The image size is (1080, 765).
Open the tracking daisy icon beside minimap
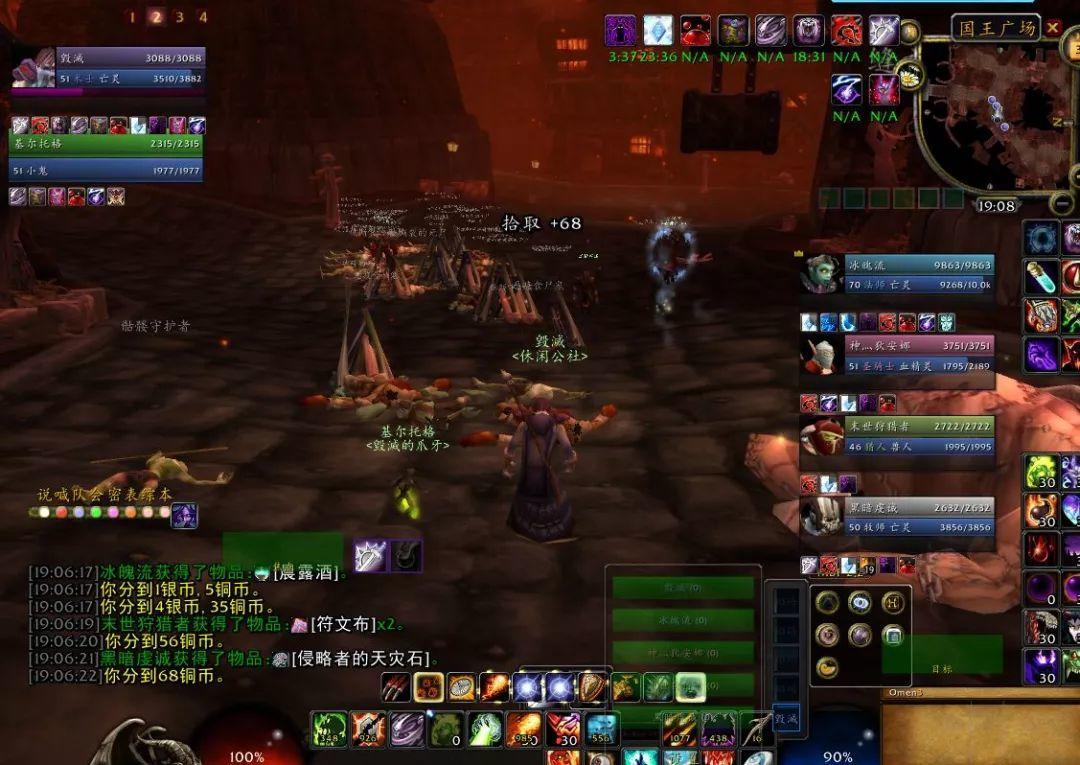point(910,73)
